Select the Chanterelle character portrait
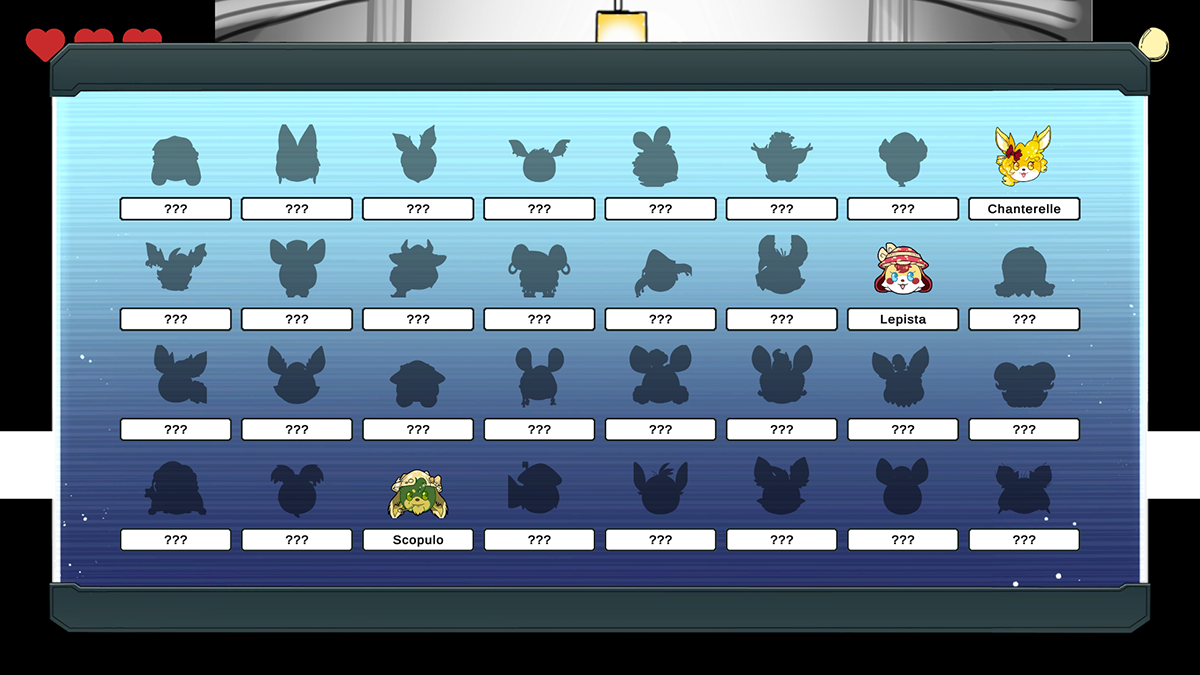The height and width of the screenshot is (675, 1200). point(1023,157)
